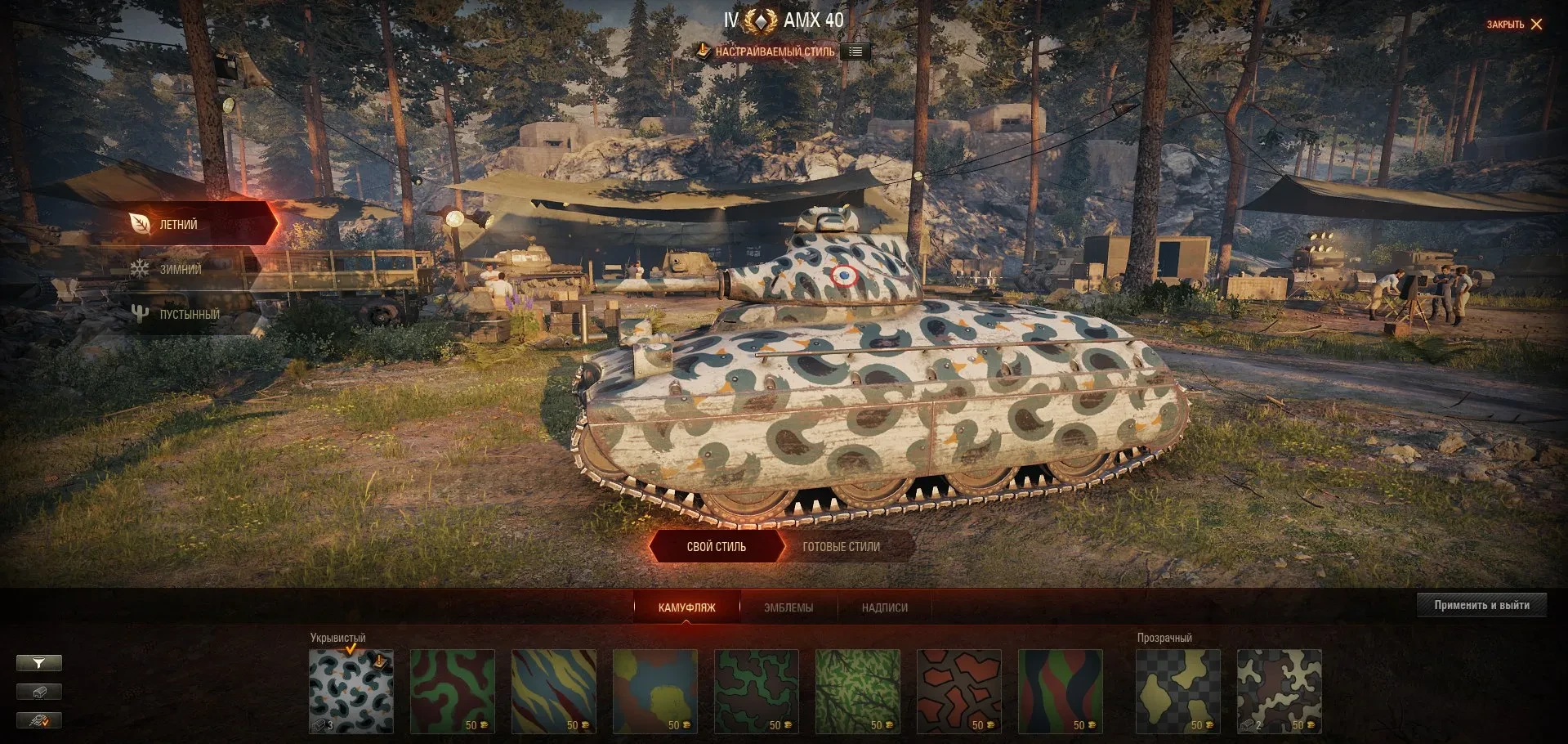This screenshot has width=1568, height=744.
Task: Choose the orange cracked-tile camouflage
Action: (x=958, y=691)
